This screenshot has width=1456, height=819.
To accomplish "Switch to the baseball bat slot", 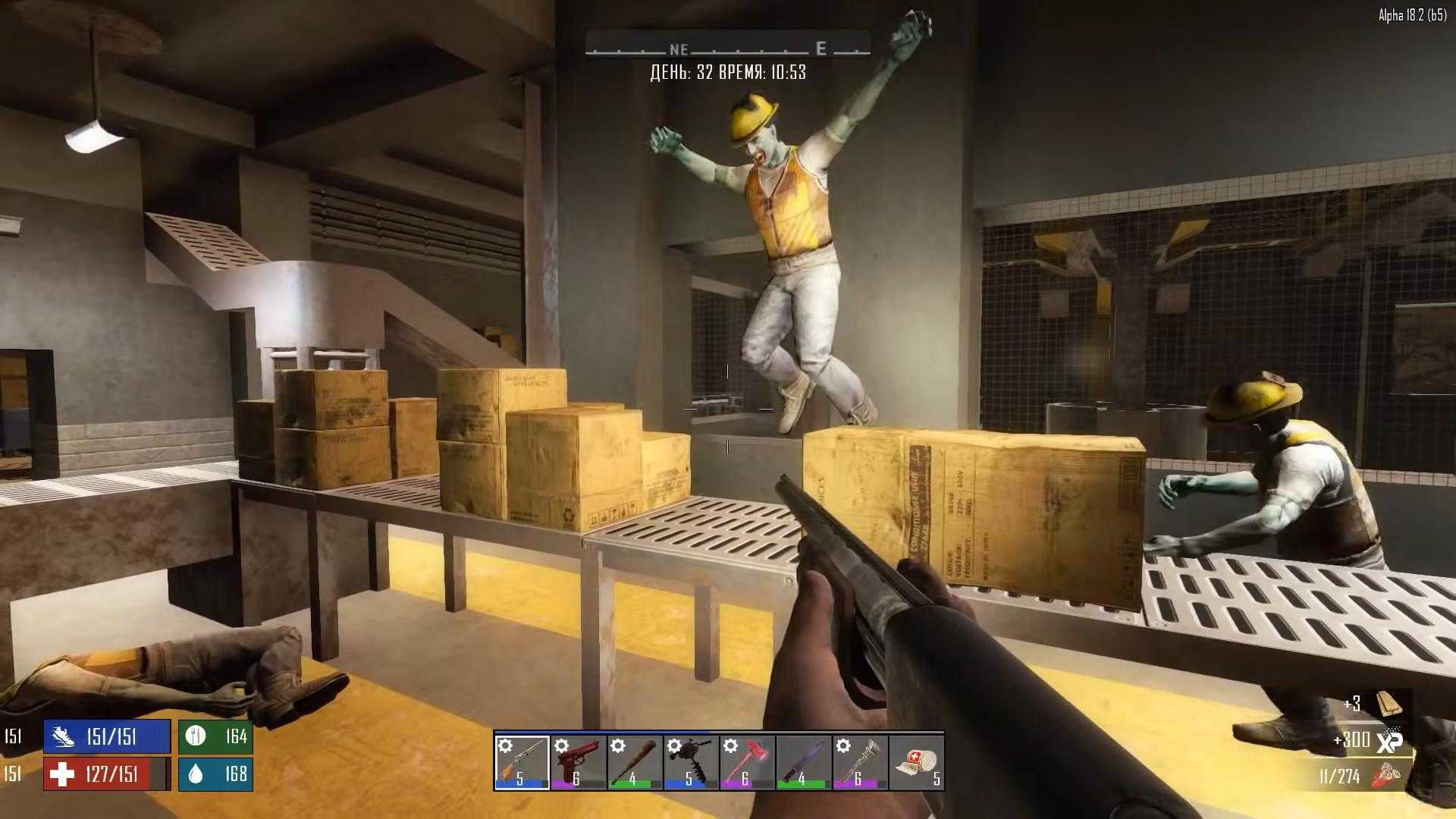I will point(635,762).
